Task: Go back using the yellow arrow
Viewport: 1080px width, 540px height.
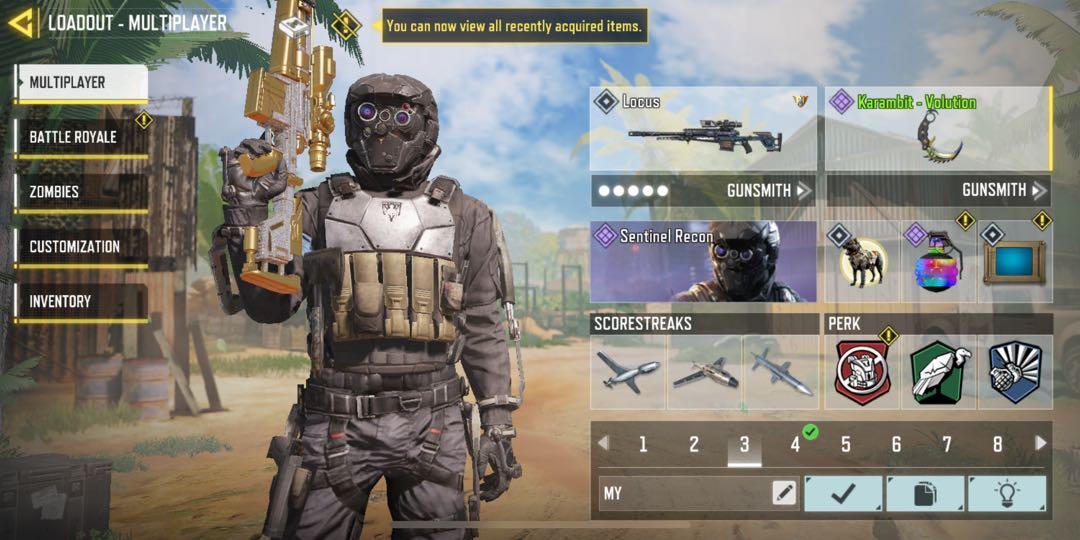Action: click(20, 22)
